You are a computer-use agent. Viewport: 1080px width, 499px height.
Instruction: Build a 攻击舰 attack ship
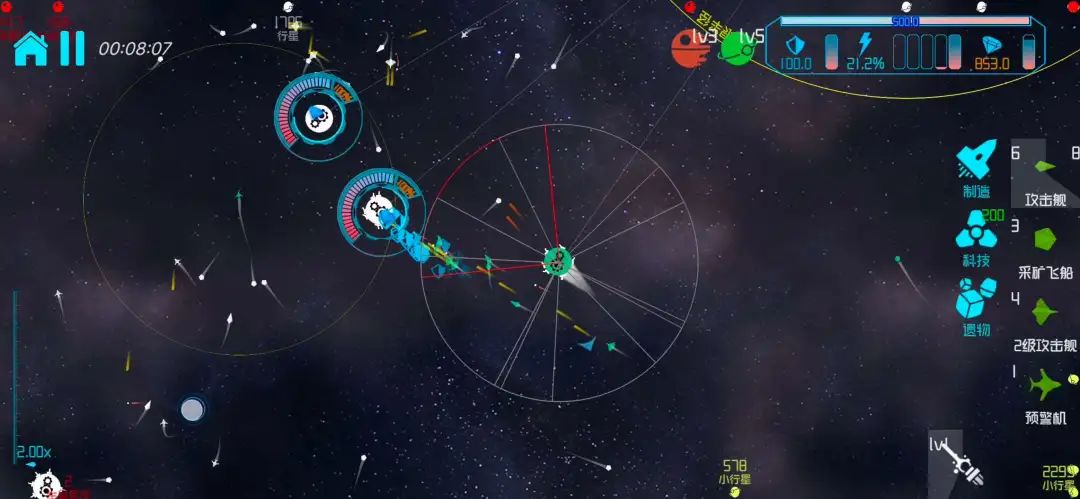click(1045, 175)
